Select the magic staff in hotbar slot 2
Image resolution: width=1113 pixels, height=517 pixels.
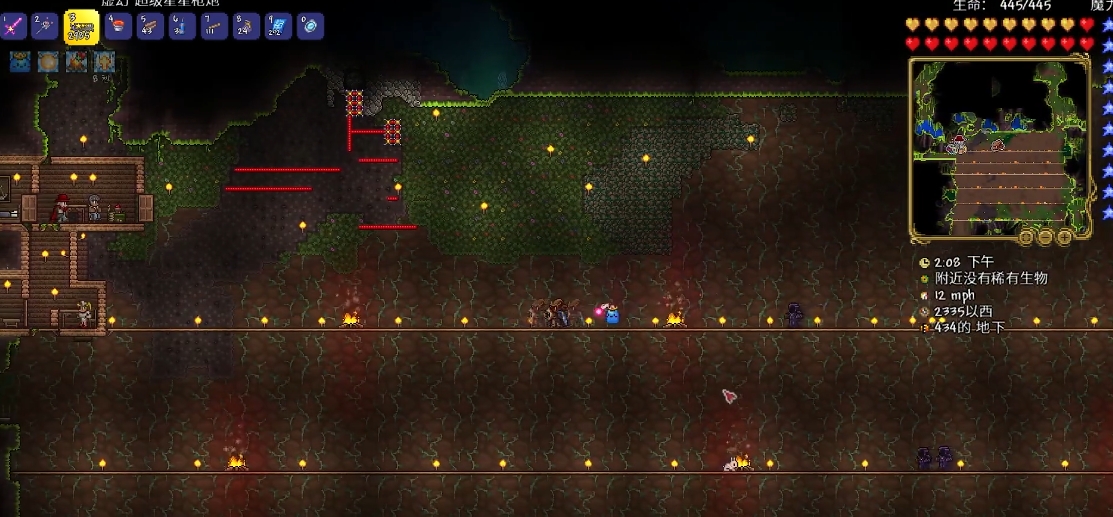click(x=45, y=27)
